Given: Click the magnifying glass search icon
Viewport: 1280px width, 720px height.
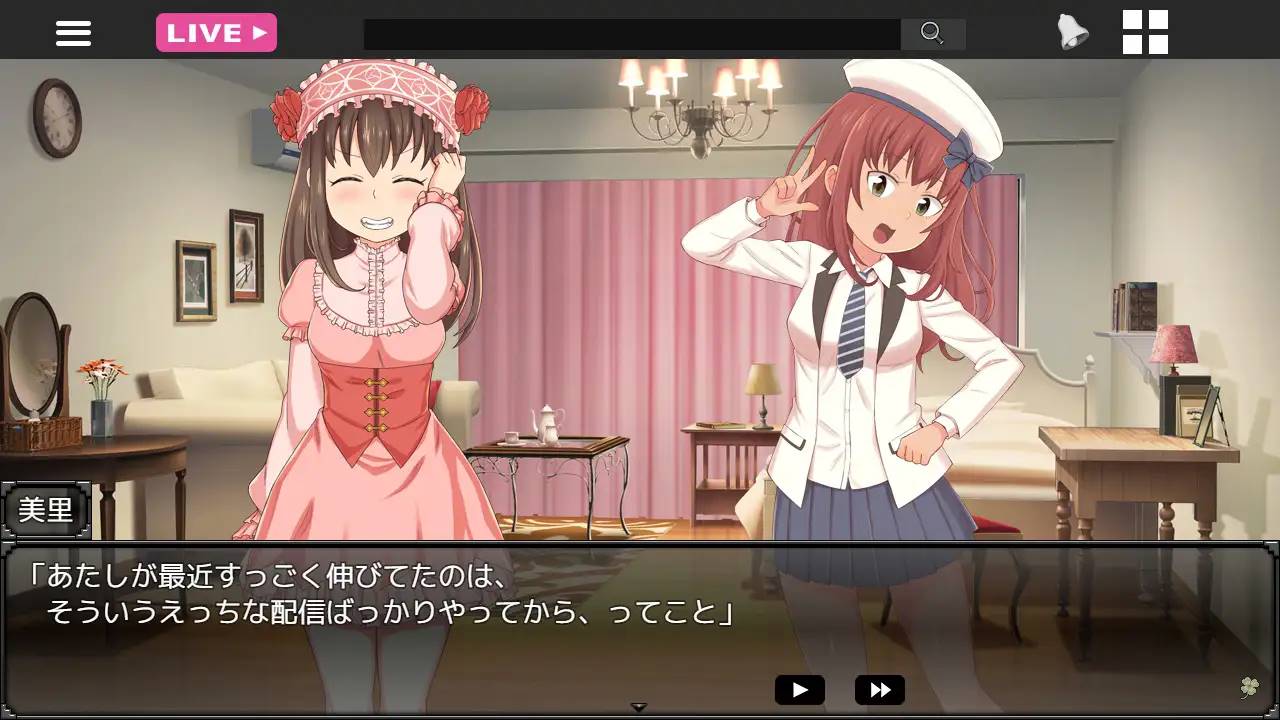Looking at the screenshot, I should (x=932, y=32).
